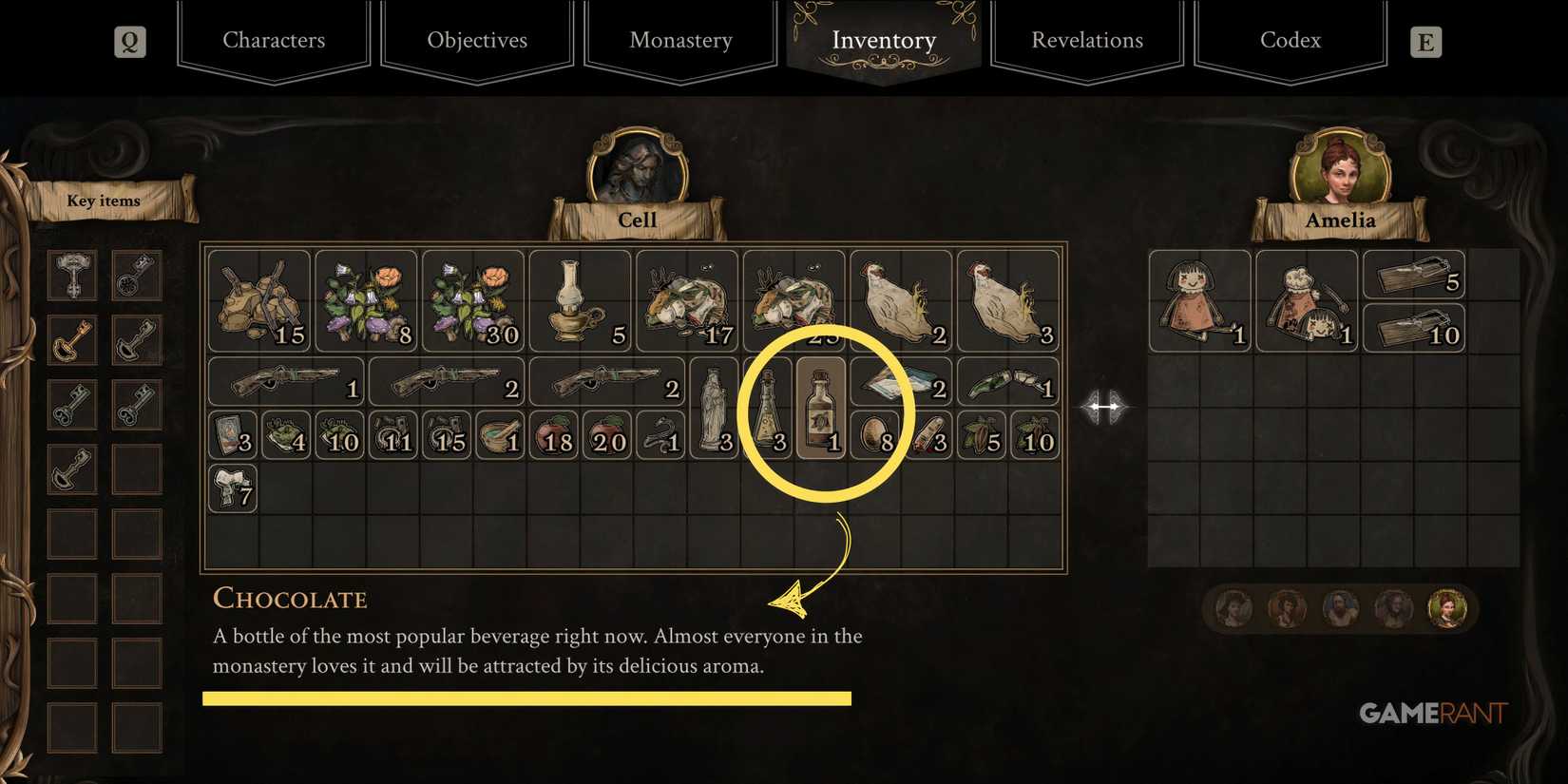Click the E shortcut button

[x=1425, y=41]
